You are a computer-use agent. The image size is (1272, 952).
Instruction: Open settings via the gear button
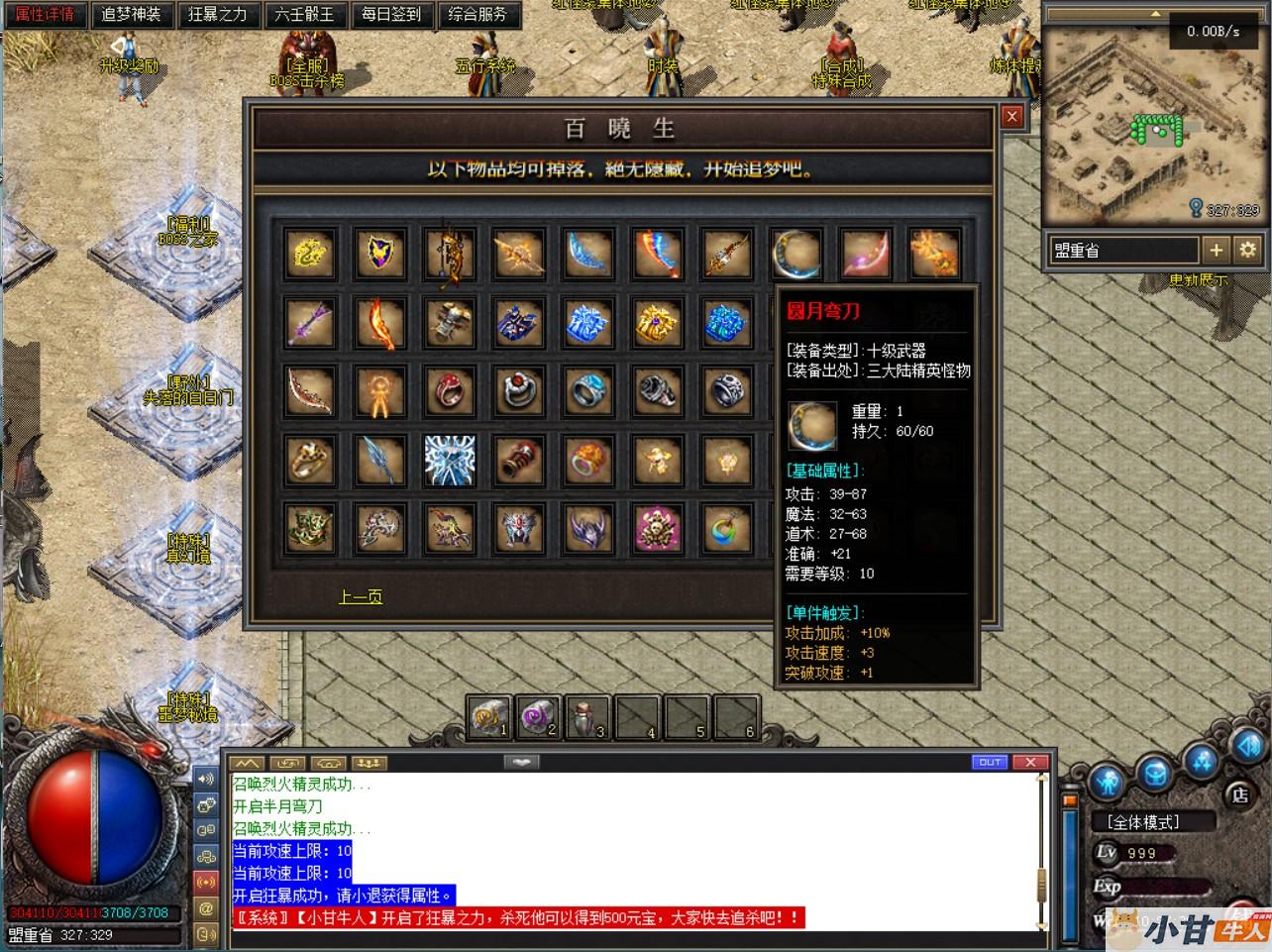(x=1248, y=250)
